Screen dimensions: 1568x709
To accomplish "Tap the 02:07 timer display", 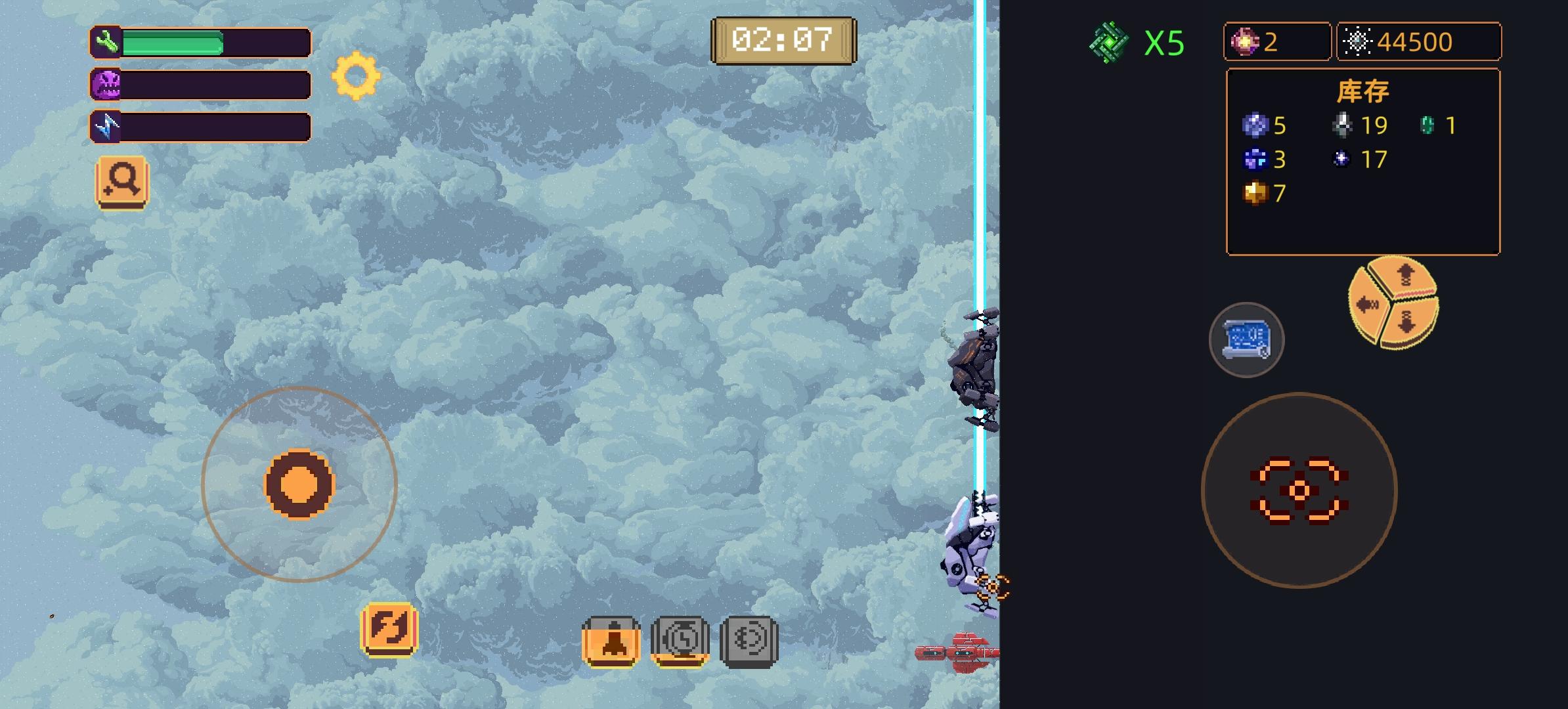I will [783, 39].
